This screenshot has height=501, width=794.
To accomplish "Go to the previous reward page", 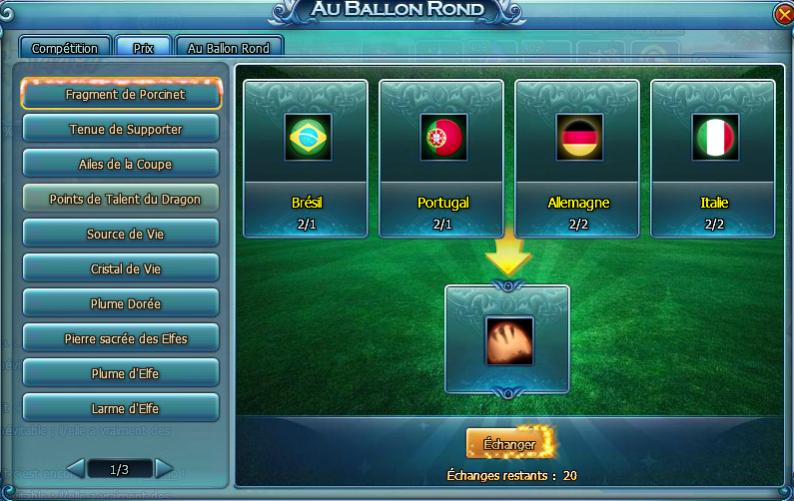I will click(x=75, y=468).
